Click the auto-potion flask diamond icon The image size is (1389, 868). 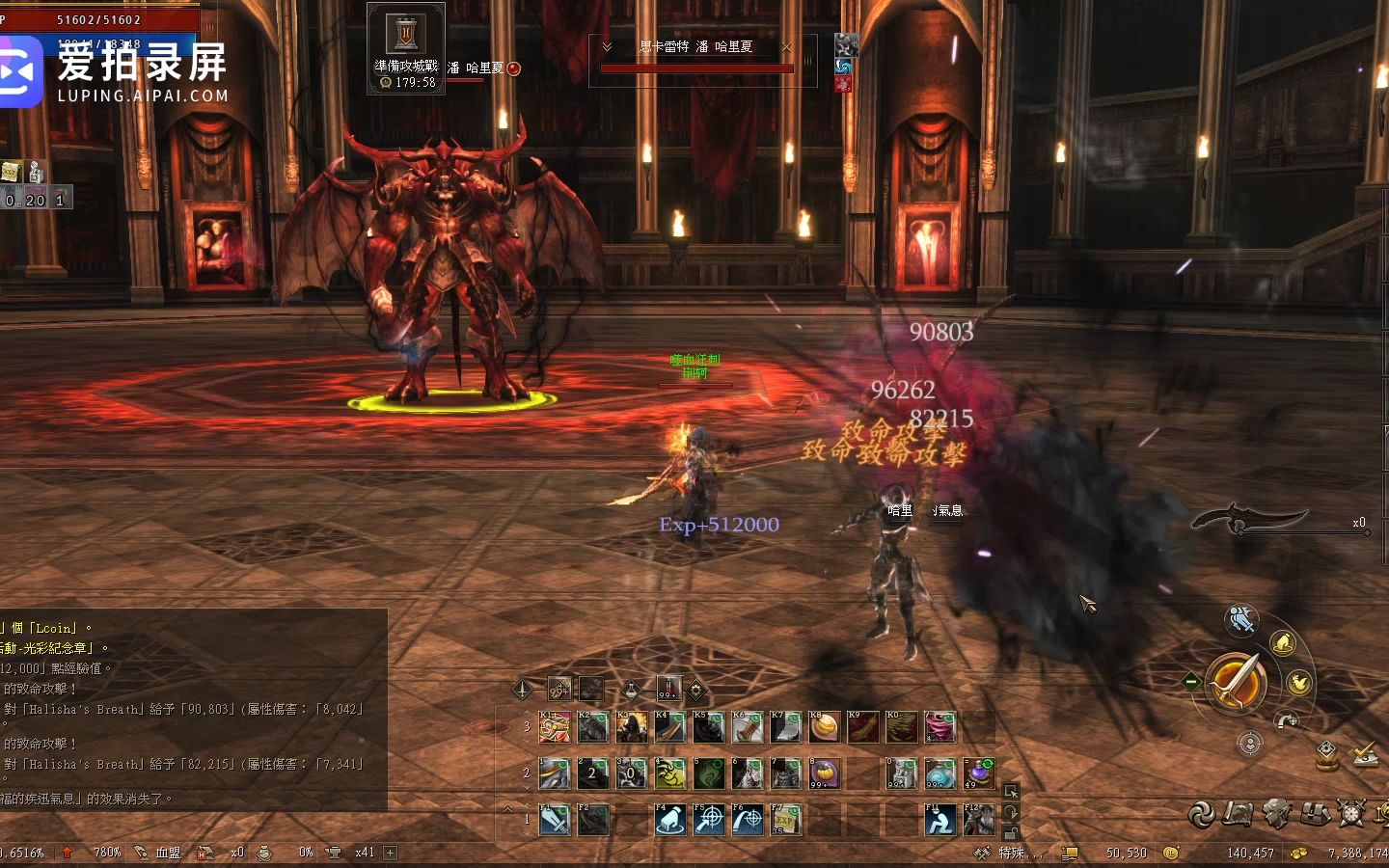(631, 689)
